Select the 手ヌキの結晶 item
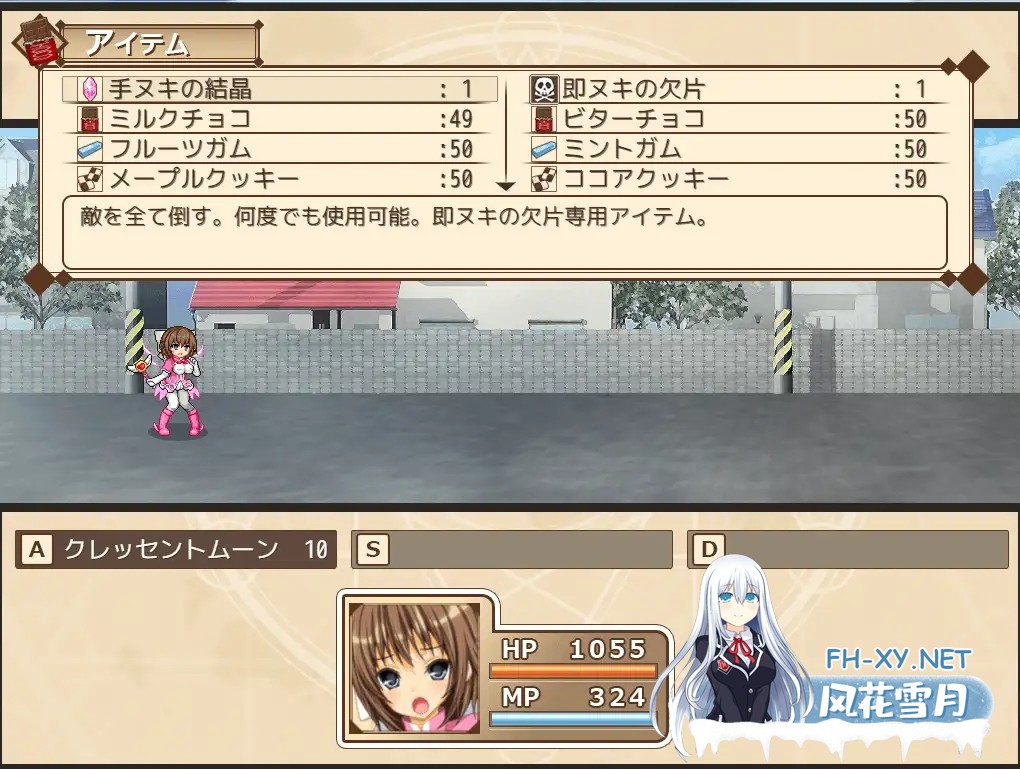 [x=280, y=89]
